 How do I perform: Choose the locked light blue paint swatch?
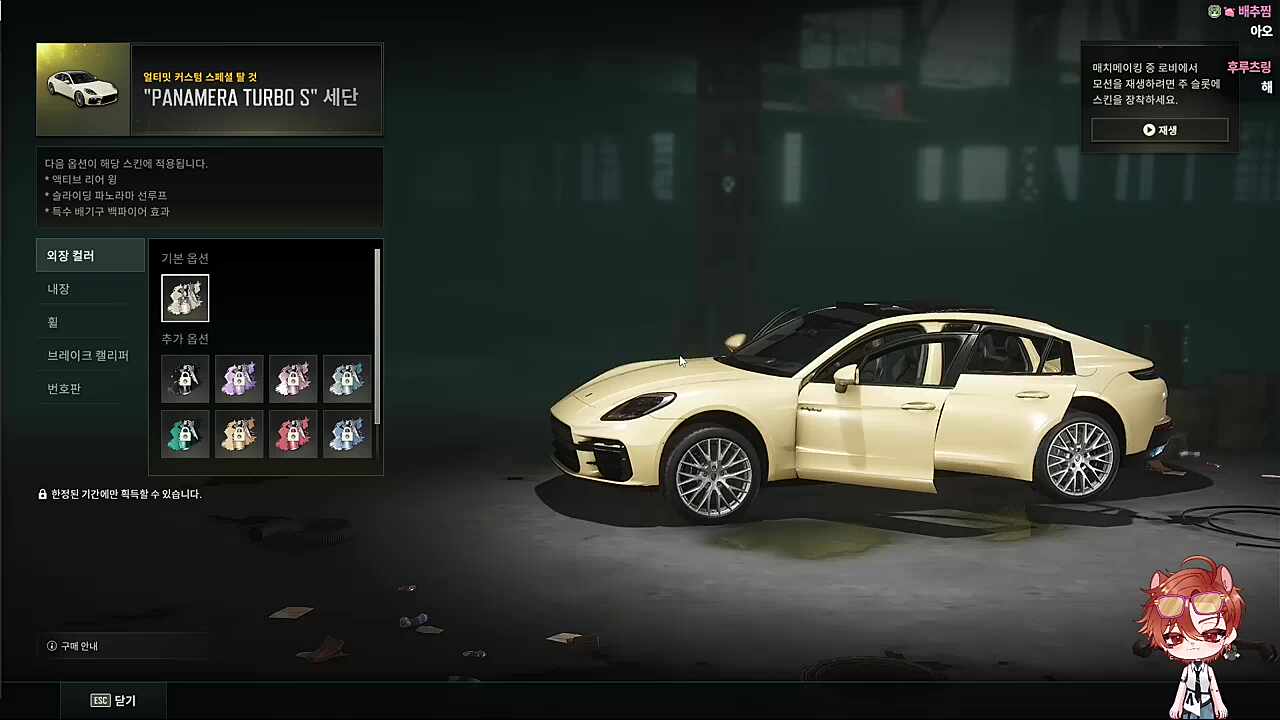point(347,434)
